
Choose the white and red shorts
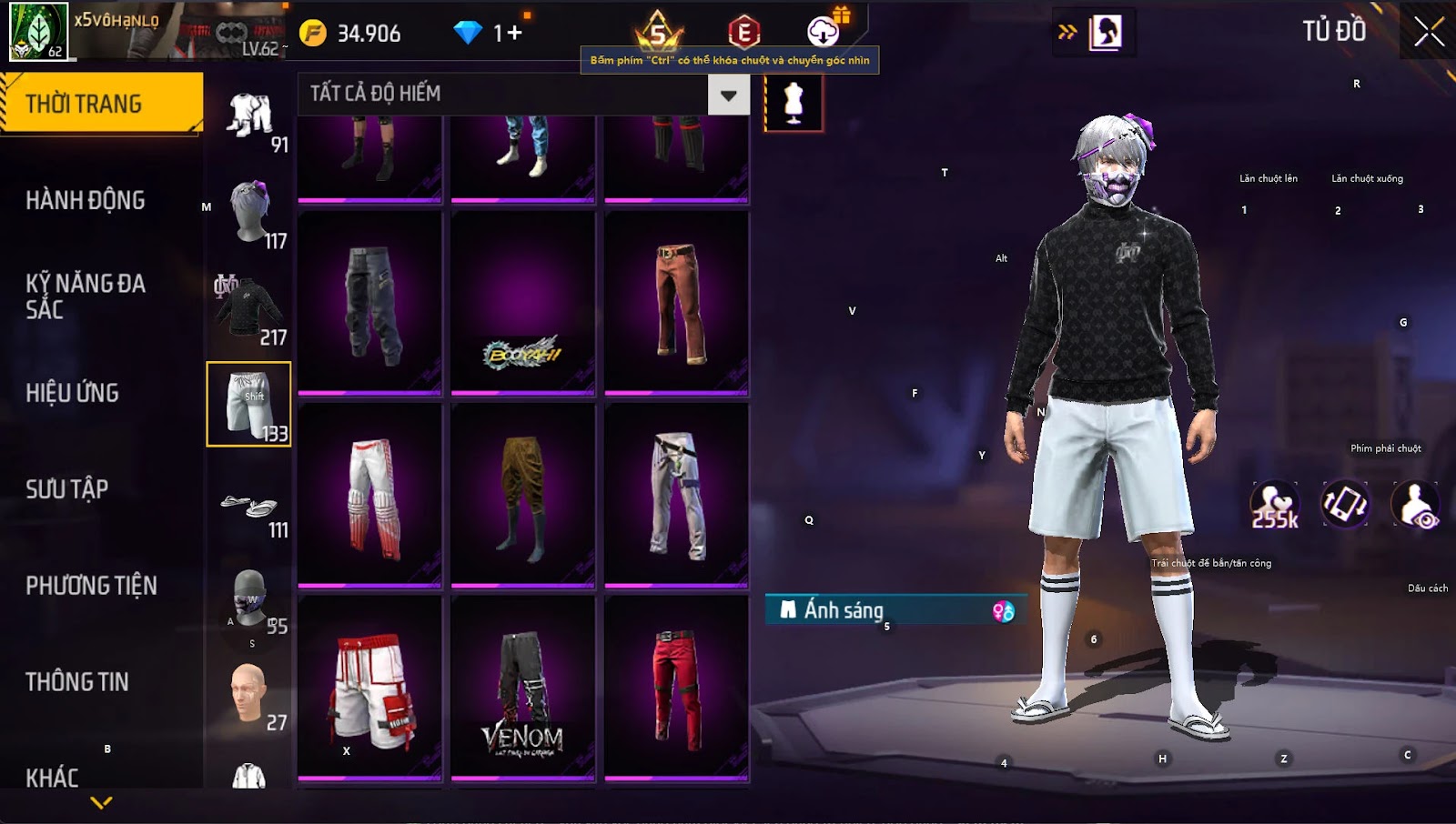[369, 688]
